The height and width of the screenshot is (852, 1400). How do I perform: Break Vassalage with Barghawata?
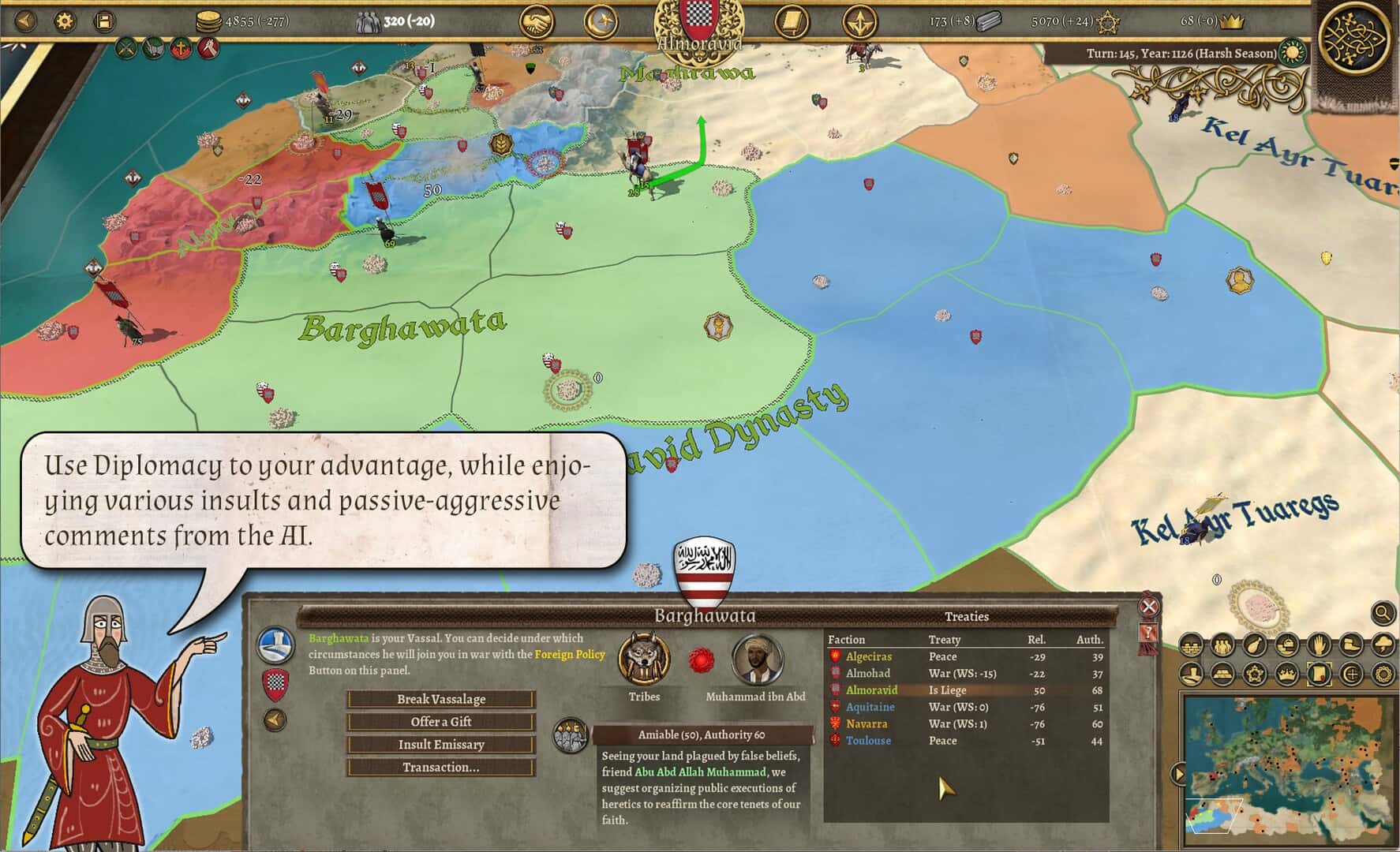click(440, 699)
